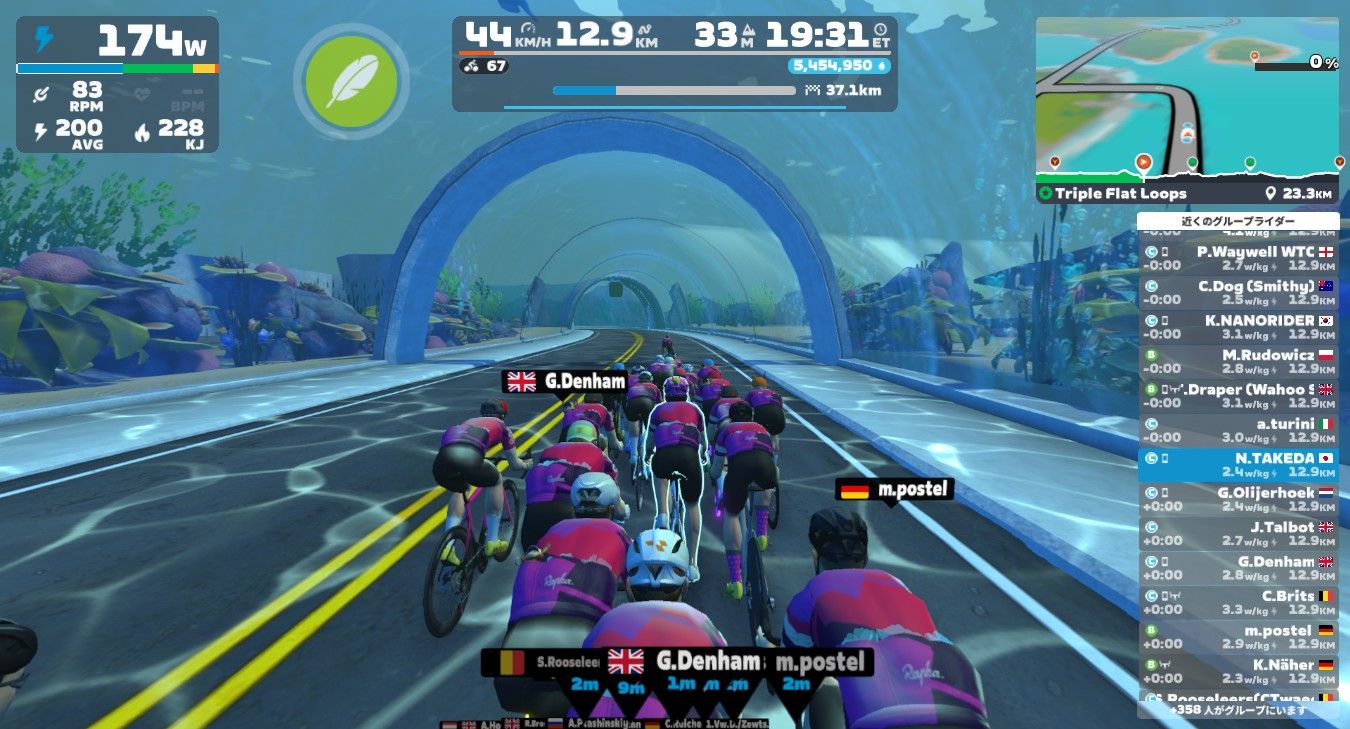Select K.Näher from nearby riders
1350x729 pixels.
pos(1238,671)
